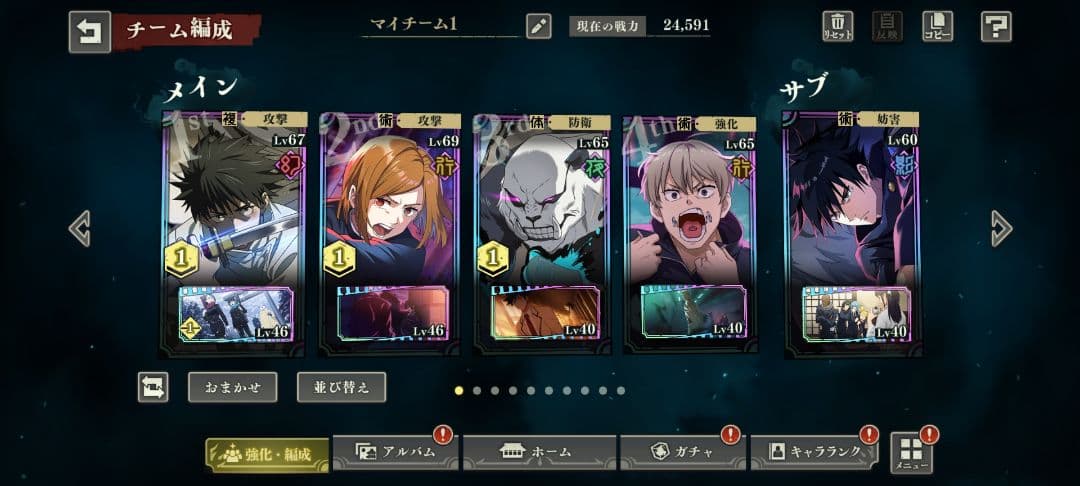Open help with the question mark button
1080x486 pixels.
point(996,26)
